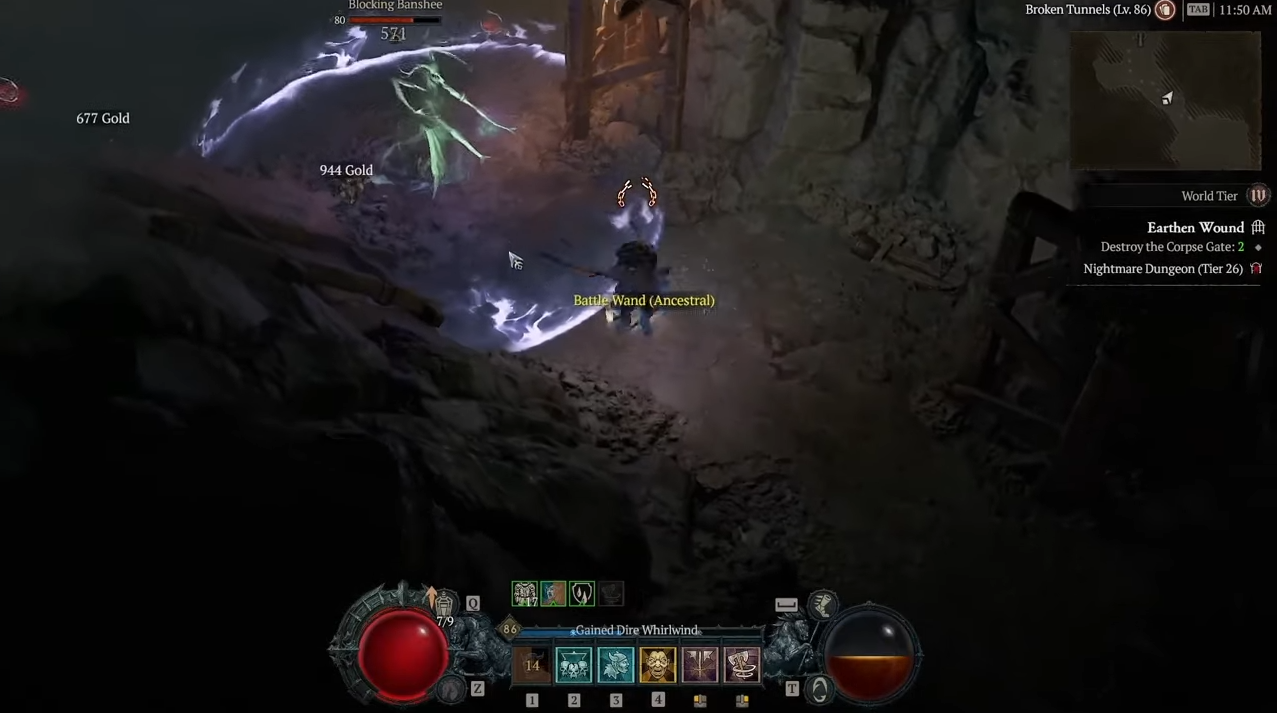Drink the healing potion
Viewport: 1281px width, 713px height.
pos(444,604)
